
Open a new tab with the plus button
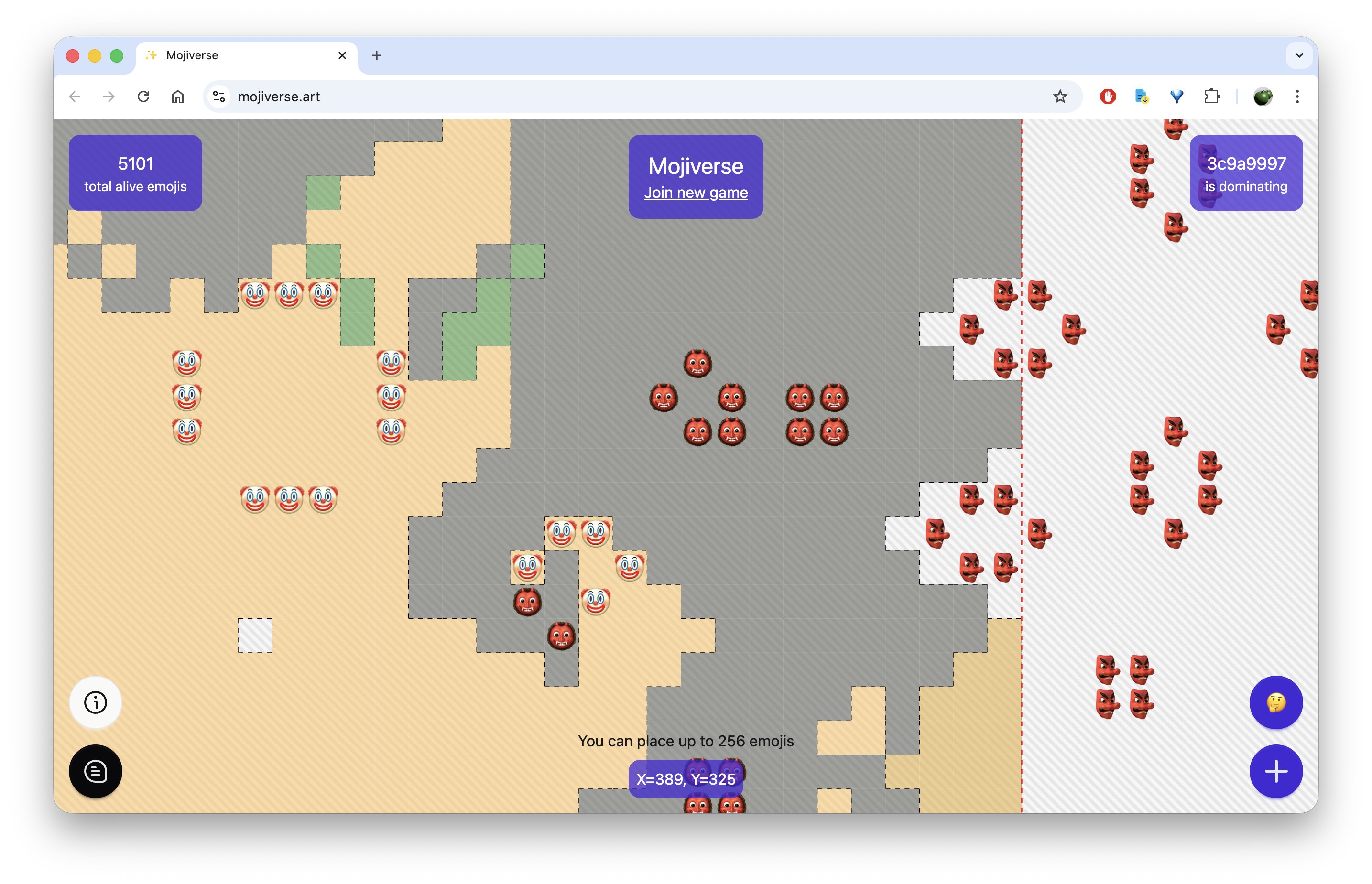coord(377,55)
